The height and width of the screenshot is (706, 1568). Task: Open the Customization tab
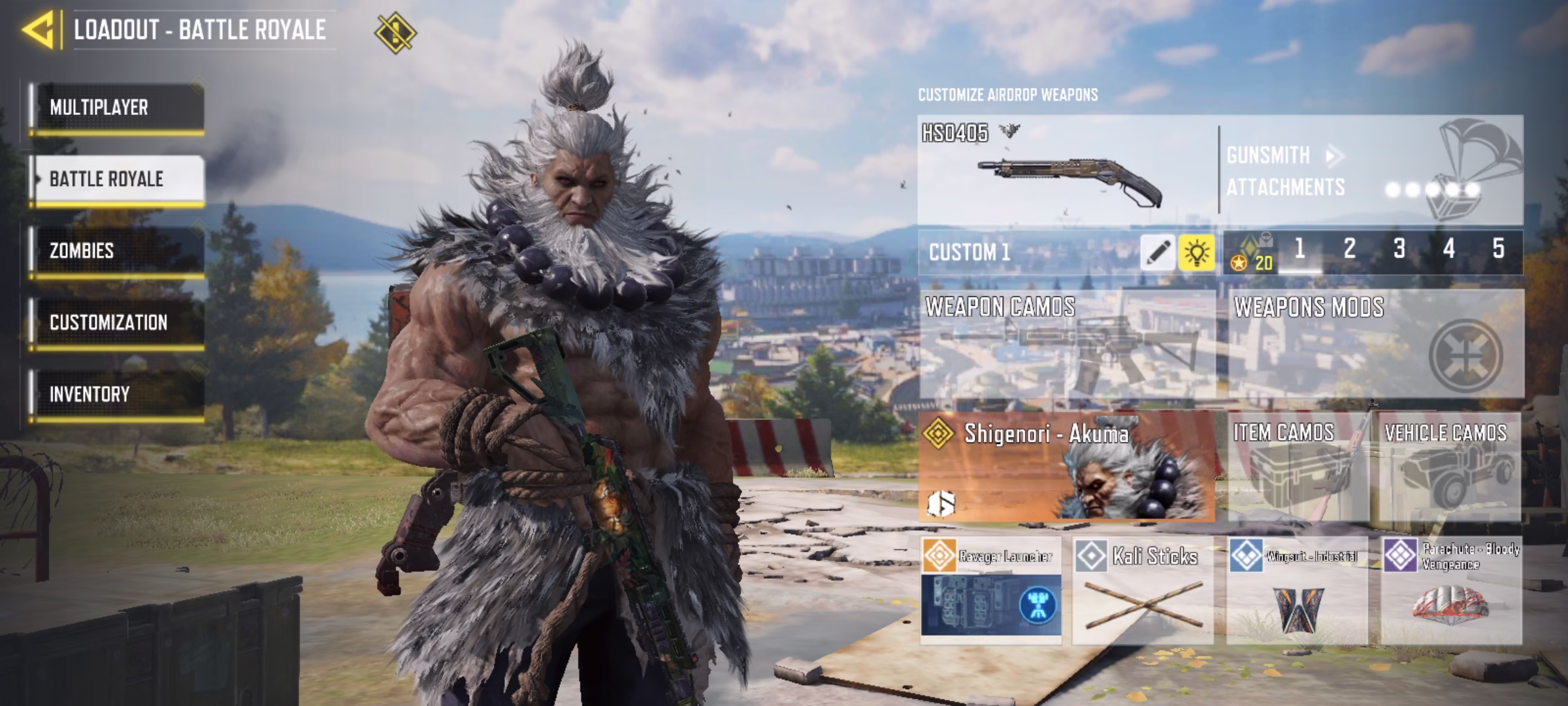[x=118, y=322]
